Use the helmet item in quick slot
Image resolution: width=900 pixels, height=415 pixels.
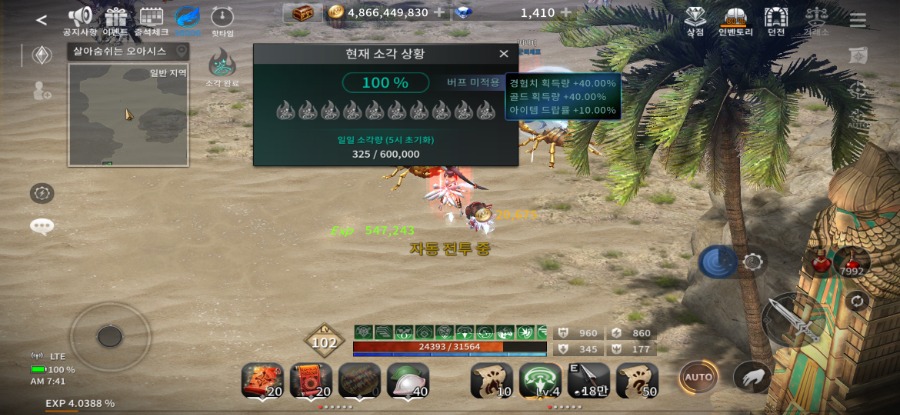tap(407, 380)
